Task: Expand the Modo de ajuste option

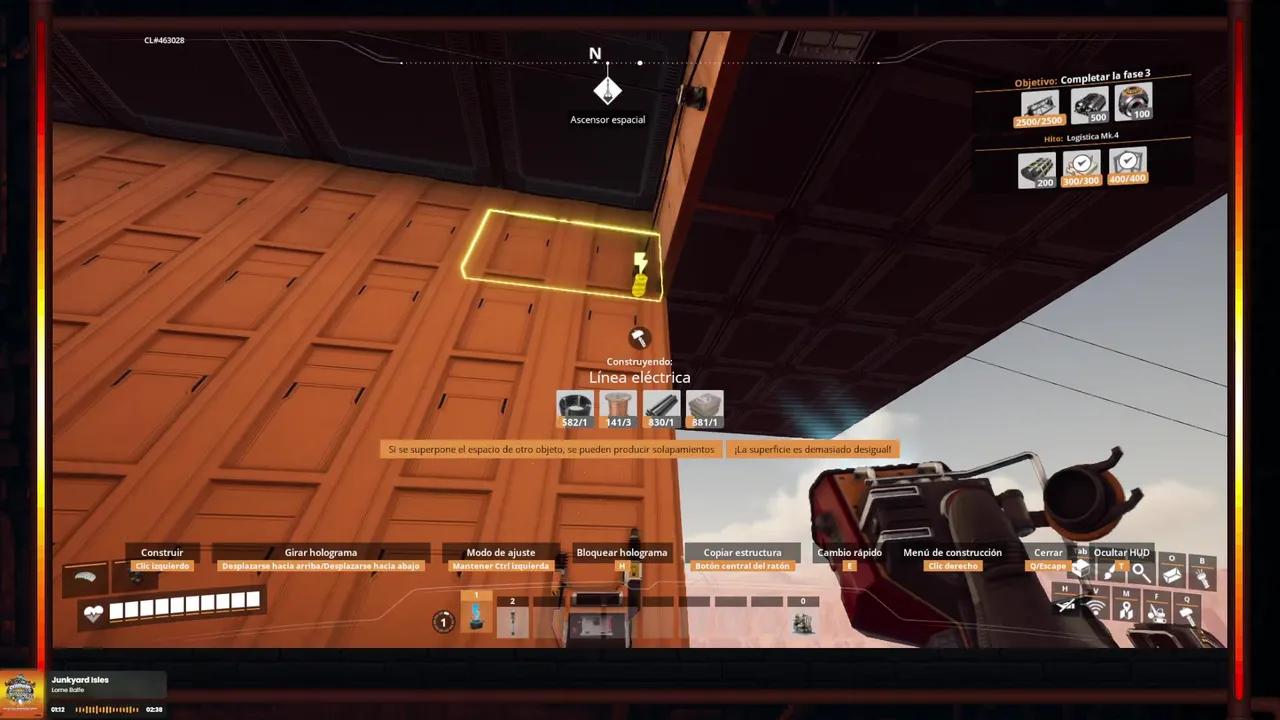Action: 502,552
